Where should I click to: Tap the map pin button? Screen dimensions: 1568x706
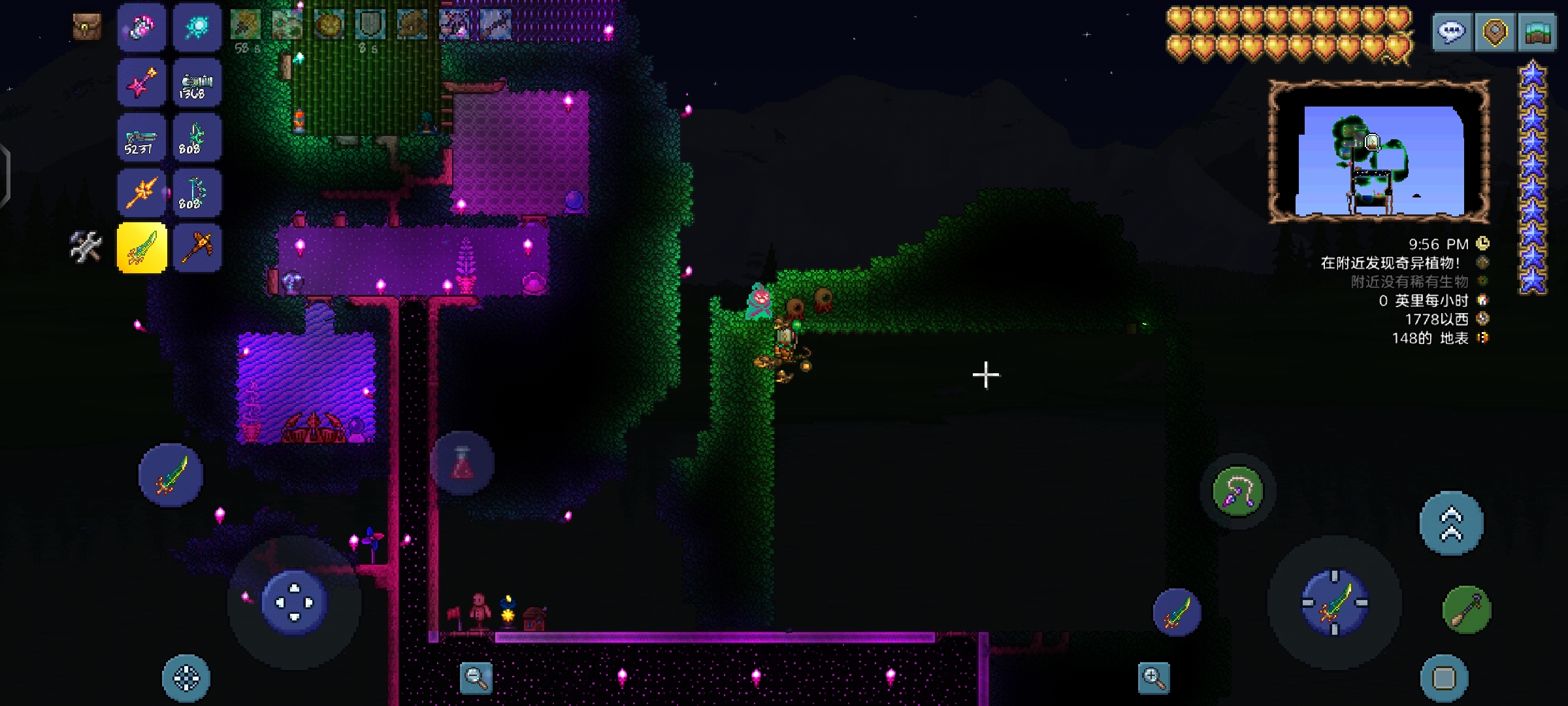coord(1495,31)
